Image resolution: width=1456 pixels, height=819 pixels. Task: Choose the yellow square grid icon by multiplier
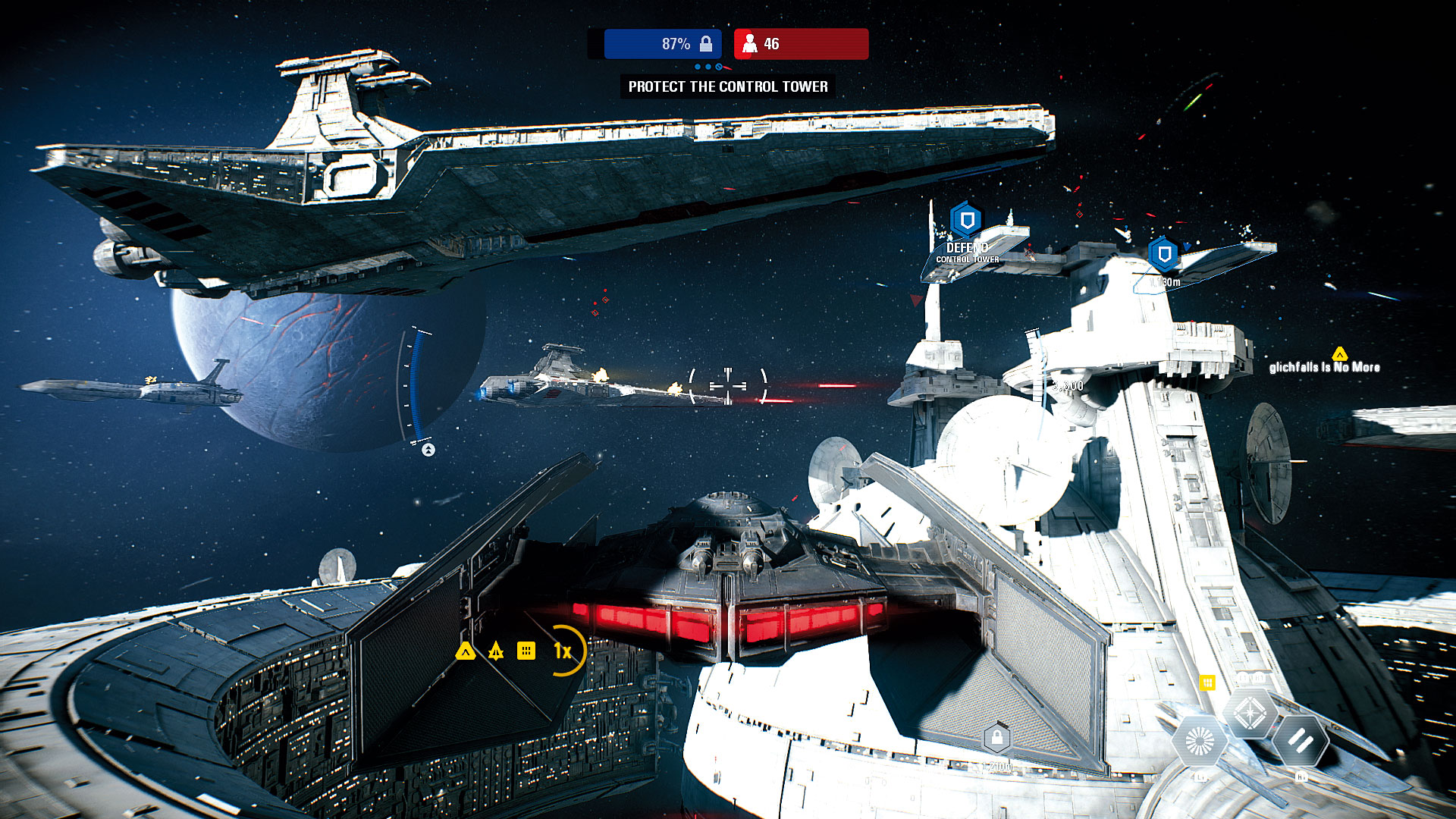point(526,651)
